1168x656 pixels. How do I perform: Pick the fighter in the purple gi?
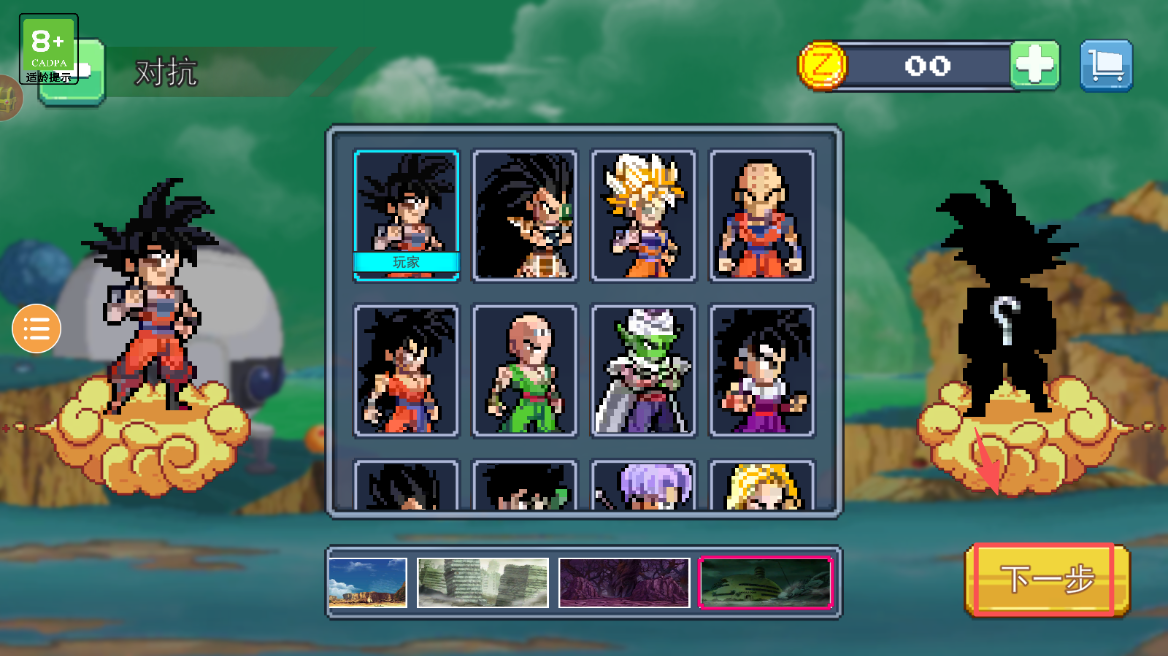762,371
